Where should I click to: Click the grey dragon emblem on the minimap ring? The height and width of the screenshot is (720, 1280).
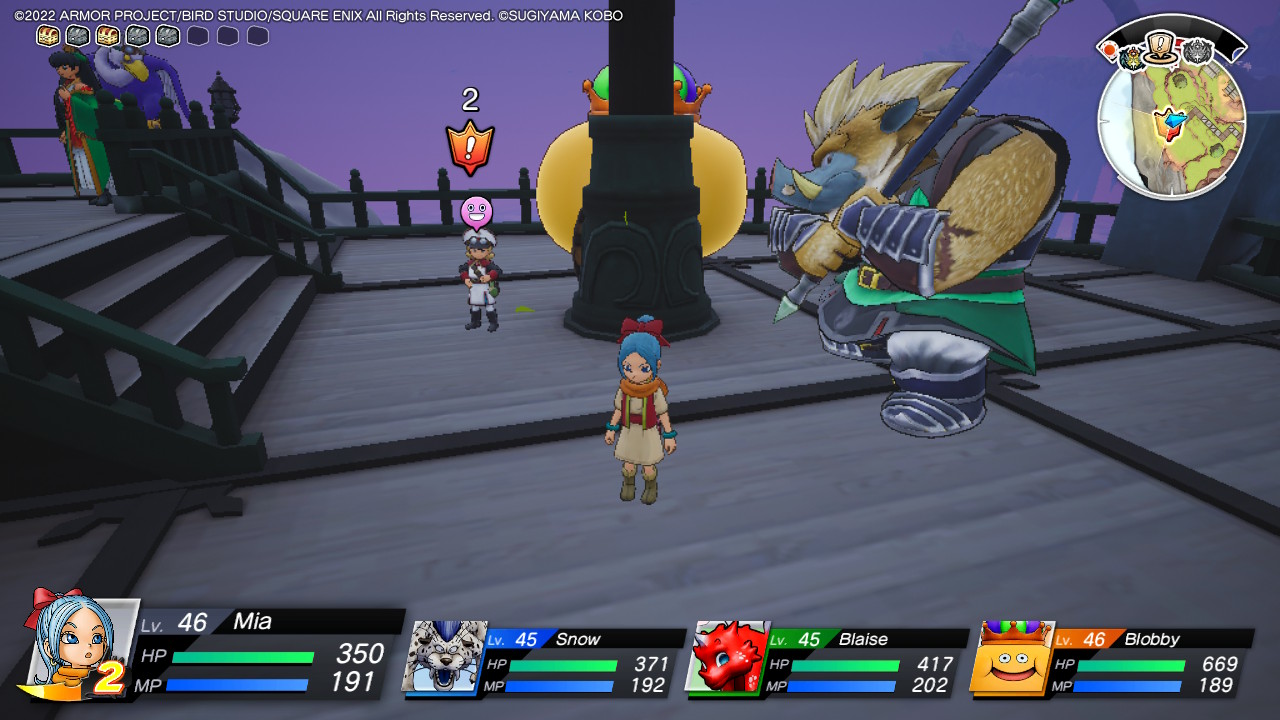pyautogui.click(x=1197, y=51)
